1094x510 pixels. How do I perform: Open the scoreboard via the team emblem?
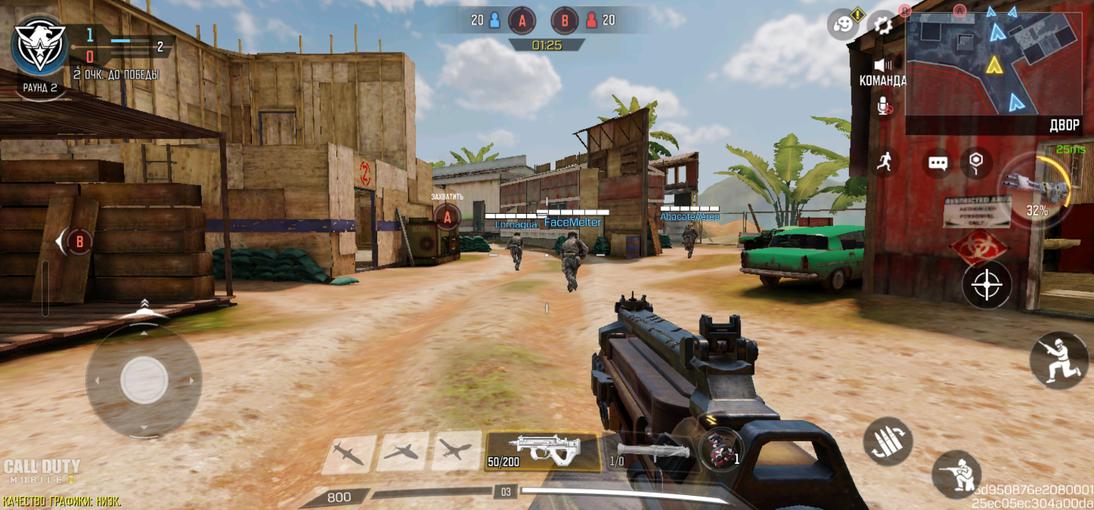tap(40, 45)
